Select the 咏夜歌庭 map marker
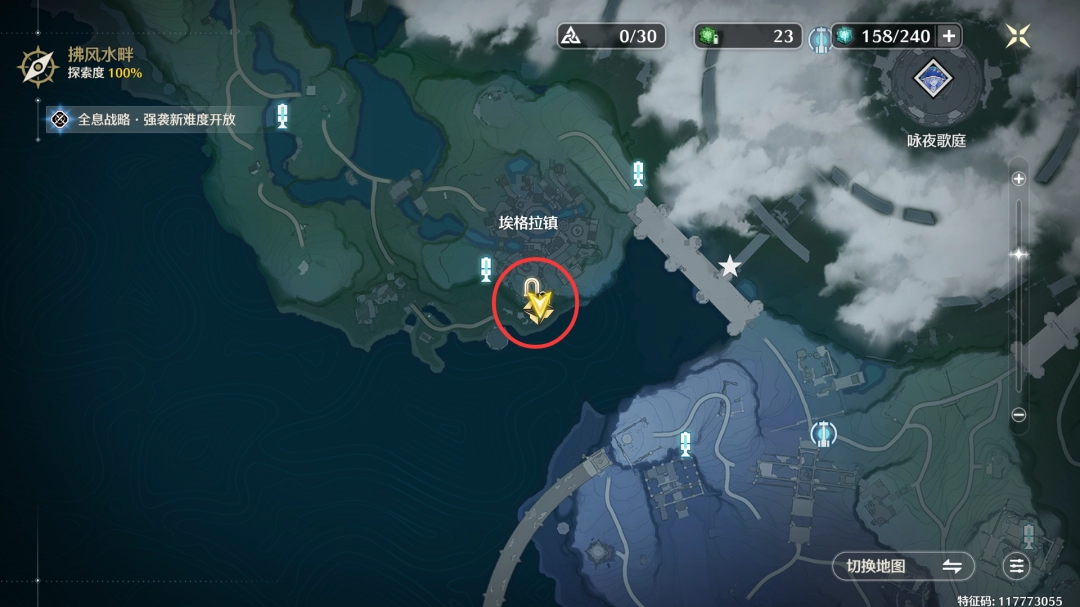Viewport: 1080px width, 607px height. (x=936, y=80)
